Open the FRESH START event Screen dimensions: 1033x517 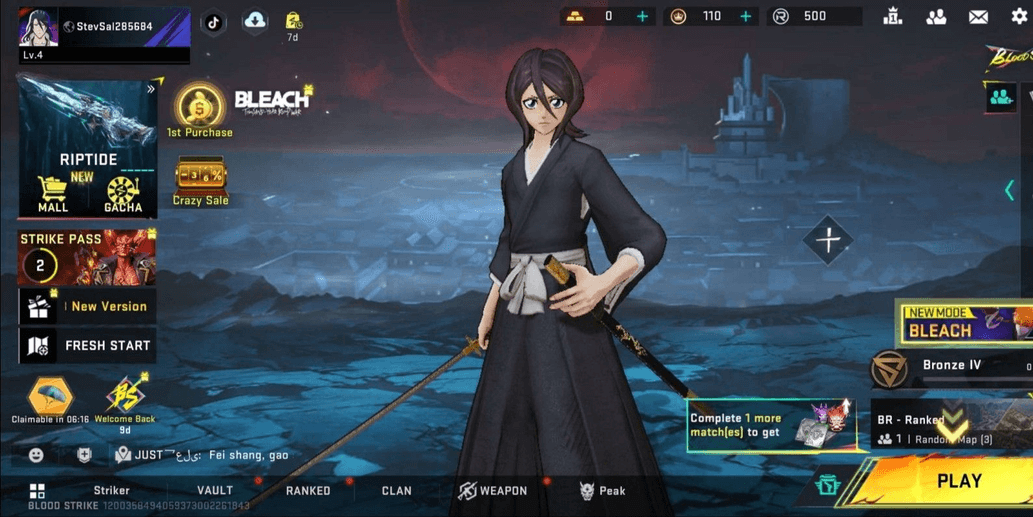(87, 346)
